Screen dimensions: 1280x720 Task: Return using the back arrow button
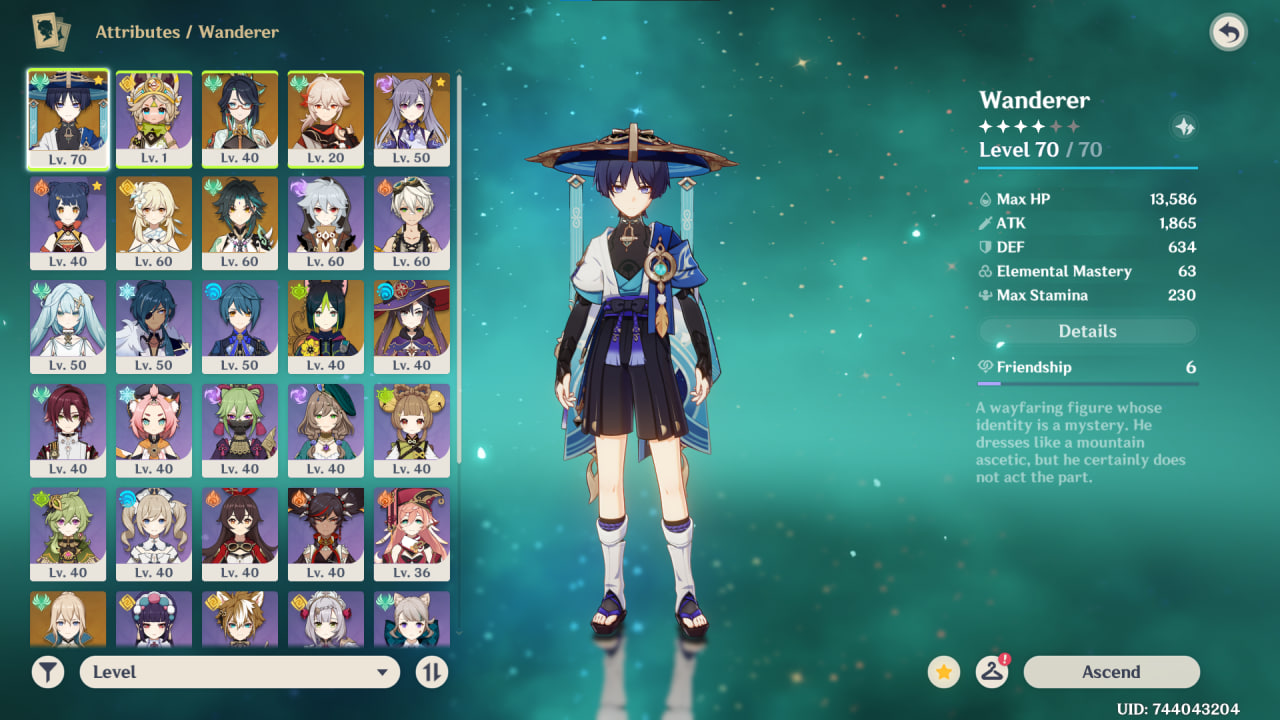(1228, 32)
